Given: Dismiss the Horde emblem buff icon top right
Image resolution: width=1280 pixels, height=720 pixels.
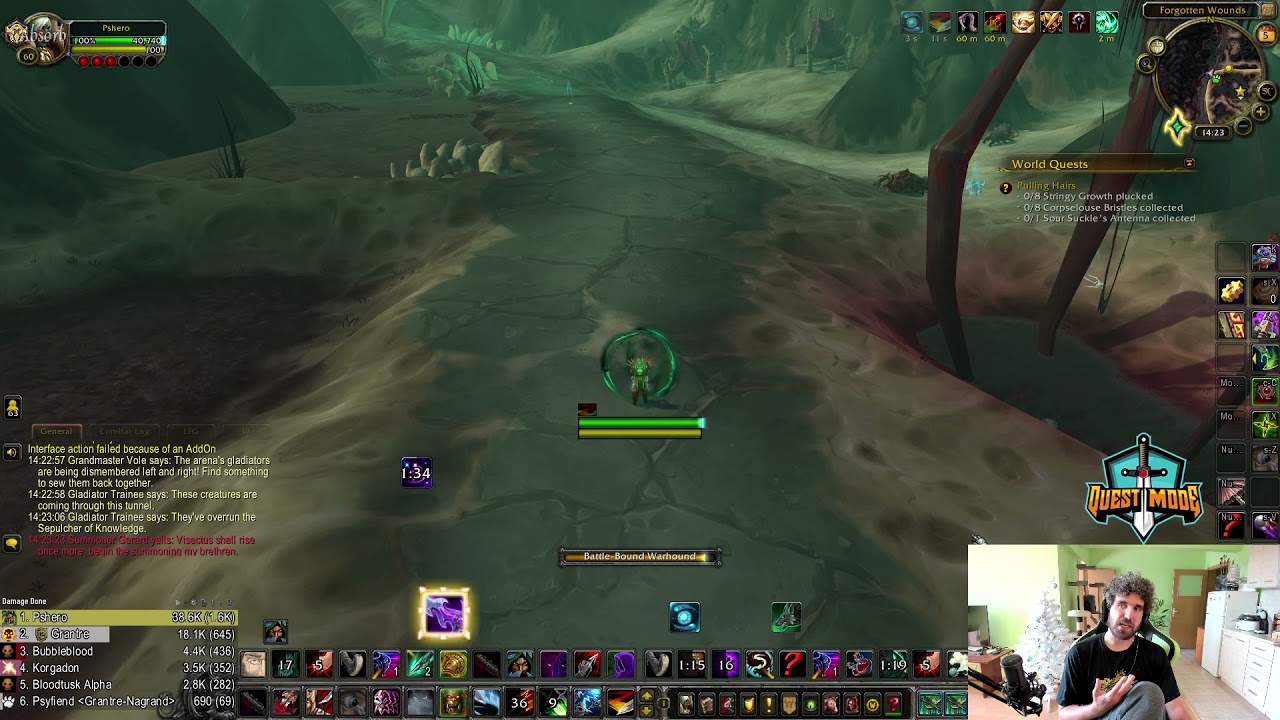Looking at the screenshot, I should [x=1079, y=23].
